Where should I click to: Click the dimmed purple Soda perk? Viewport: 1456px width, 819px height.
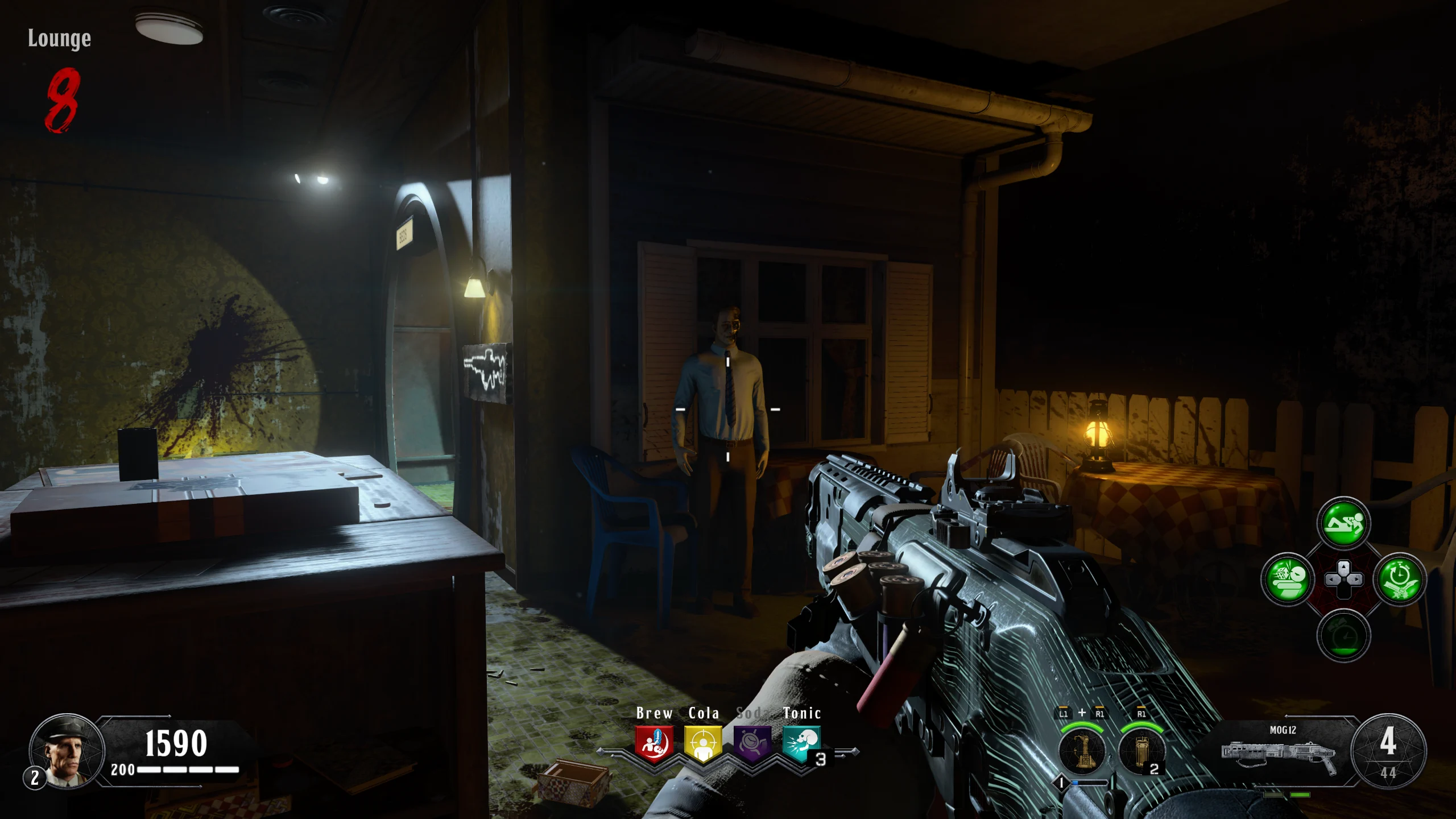coord(752,744)
